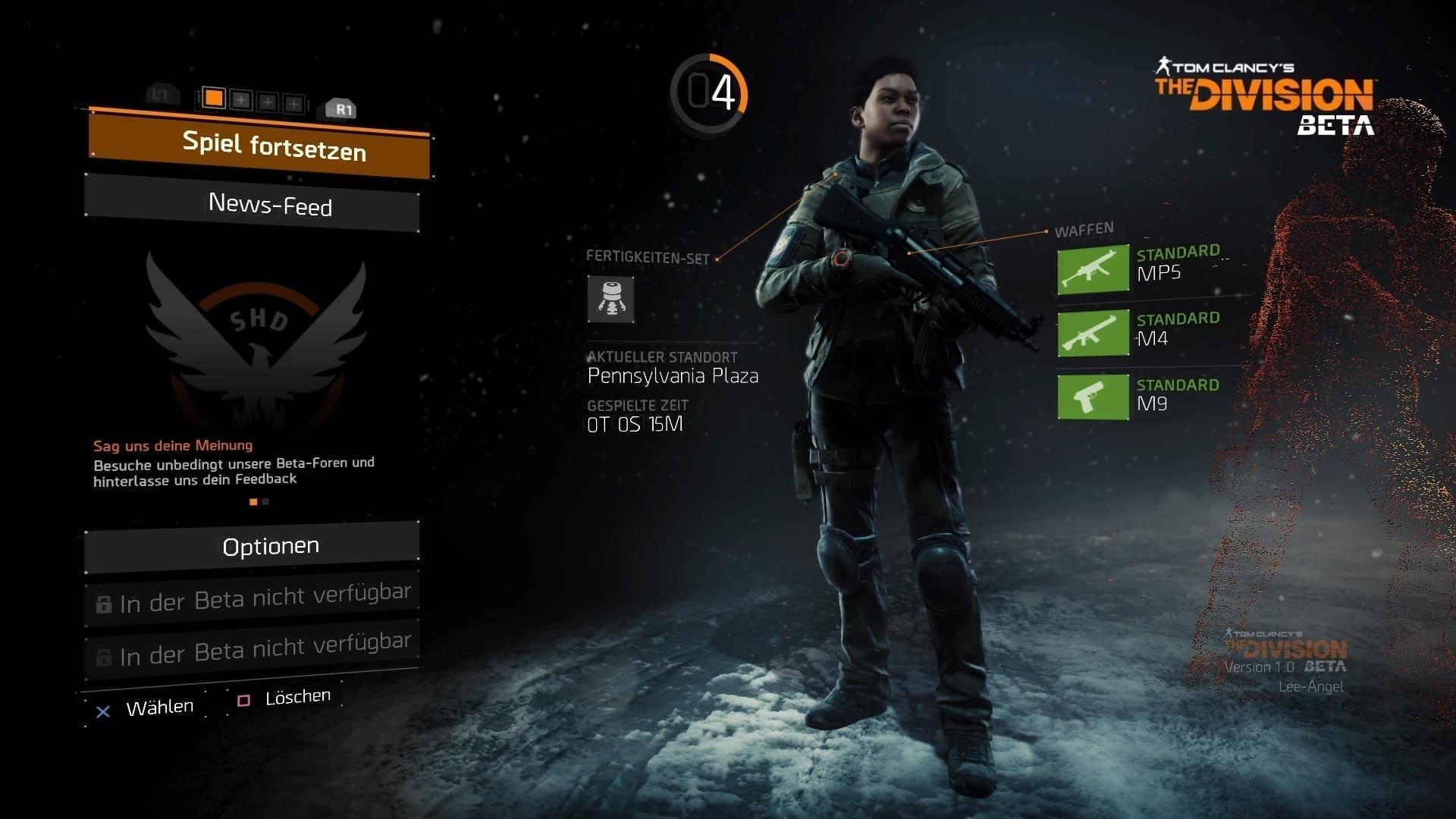Click the turret skill set icon
This screenshot has width=1456, height=819.
[x=610, y=299]
